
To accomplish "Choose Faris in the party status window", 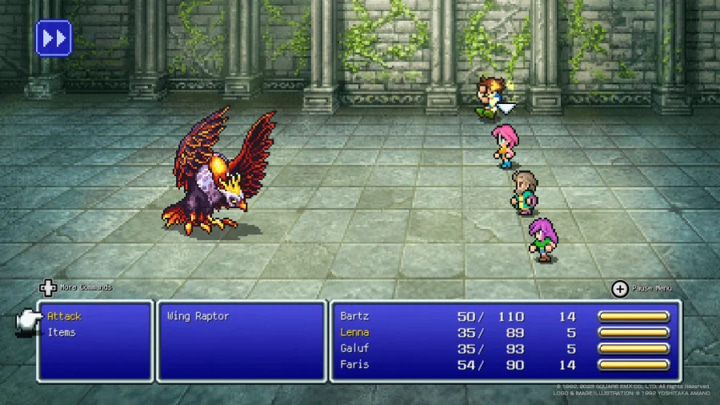I will 355,364.
